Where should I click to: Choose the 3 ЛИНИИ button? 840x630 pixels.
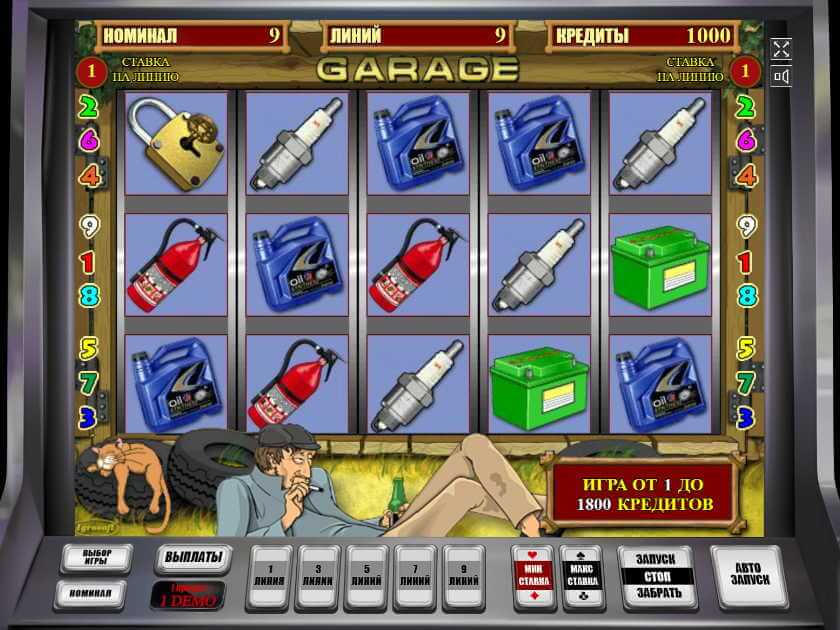pos(319,576)
